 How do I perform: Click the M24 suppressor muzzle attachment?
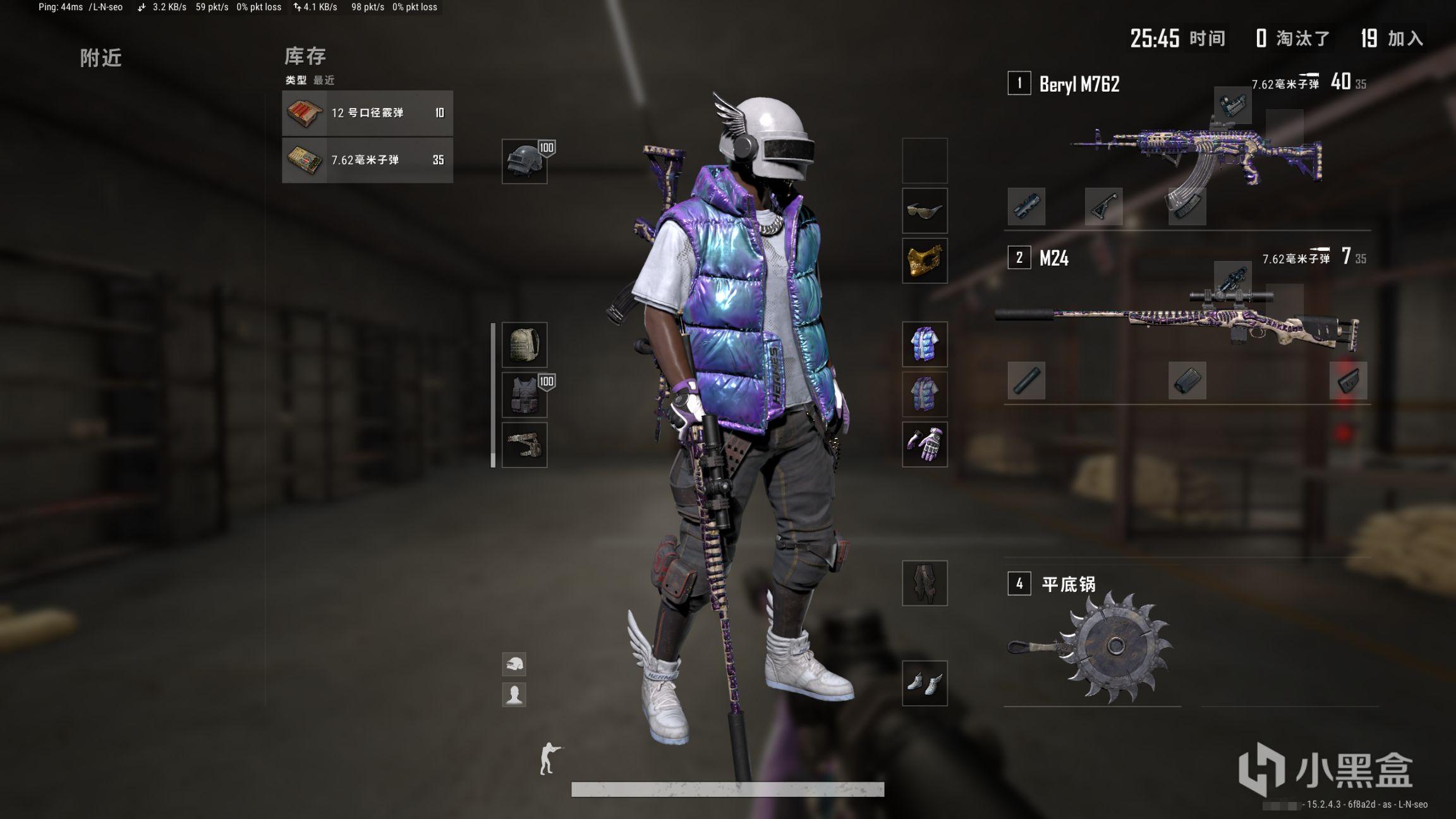[1026, 380]
